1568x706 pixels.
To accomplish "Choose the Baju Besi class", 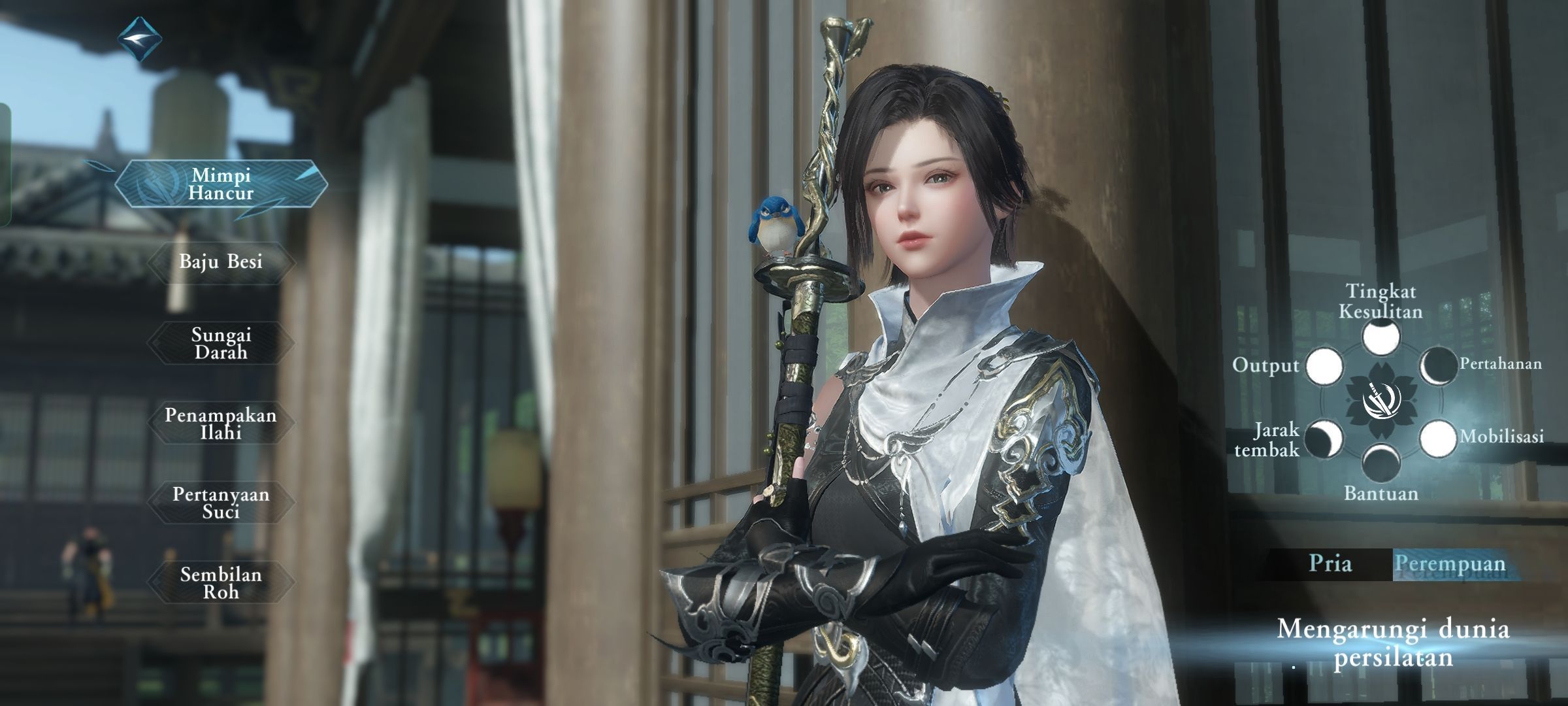I will (x=221, y=262).
